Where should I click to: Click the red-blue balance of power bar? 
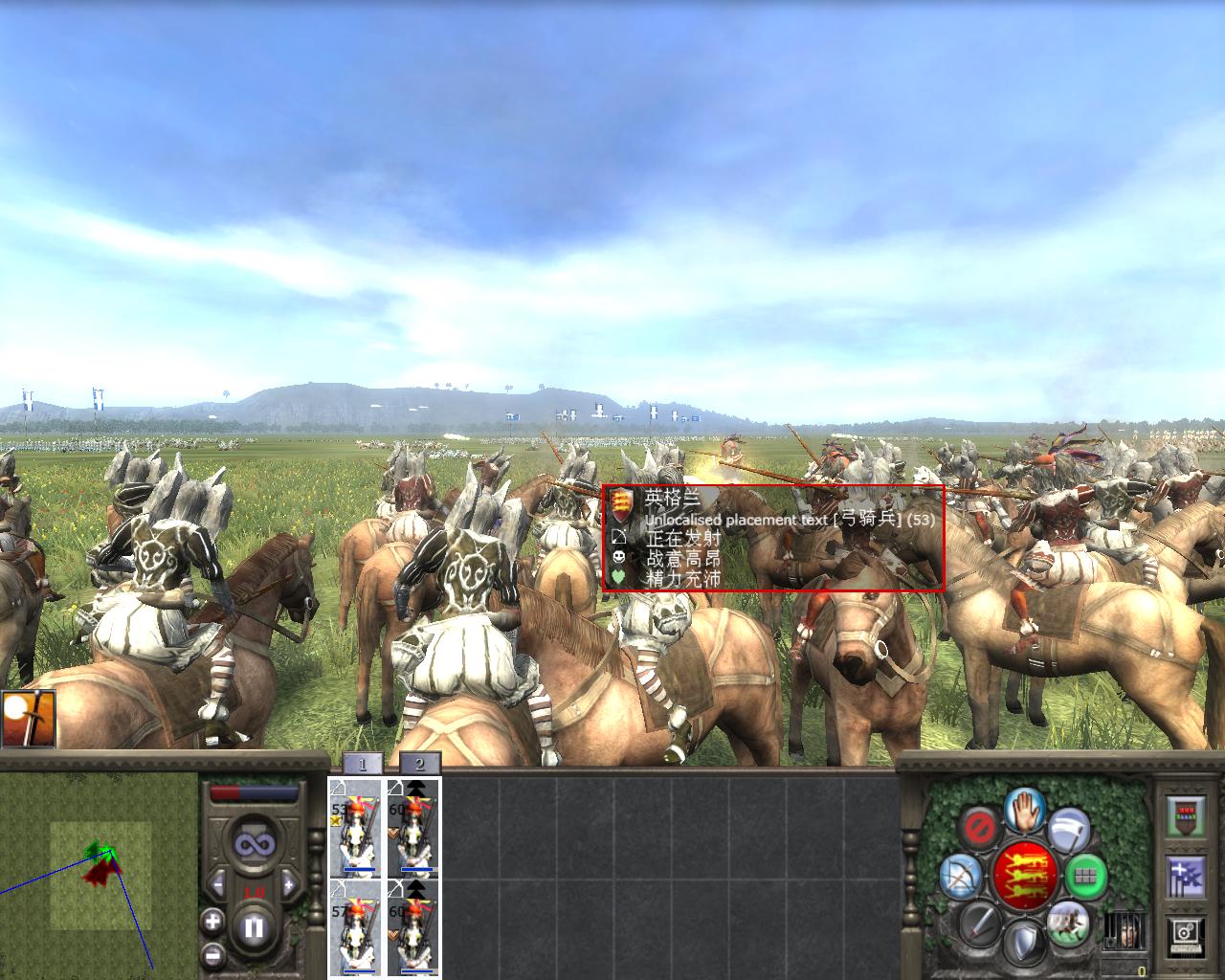[x=253, y=791]
